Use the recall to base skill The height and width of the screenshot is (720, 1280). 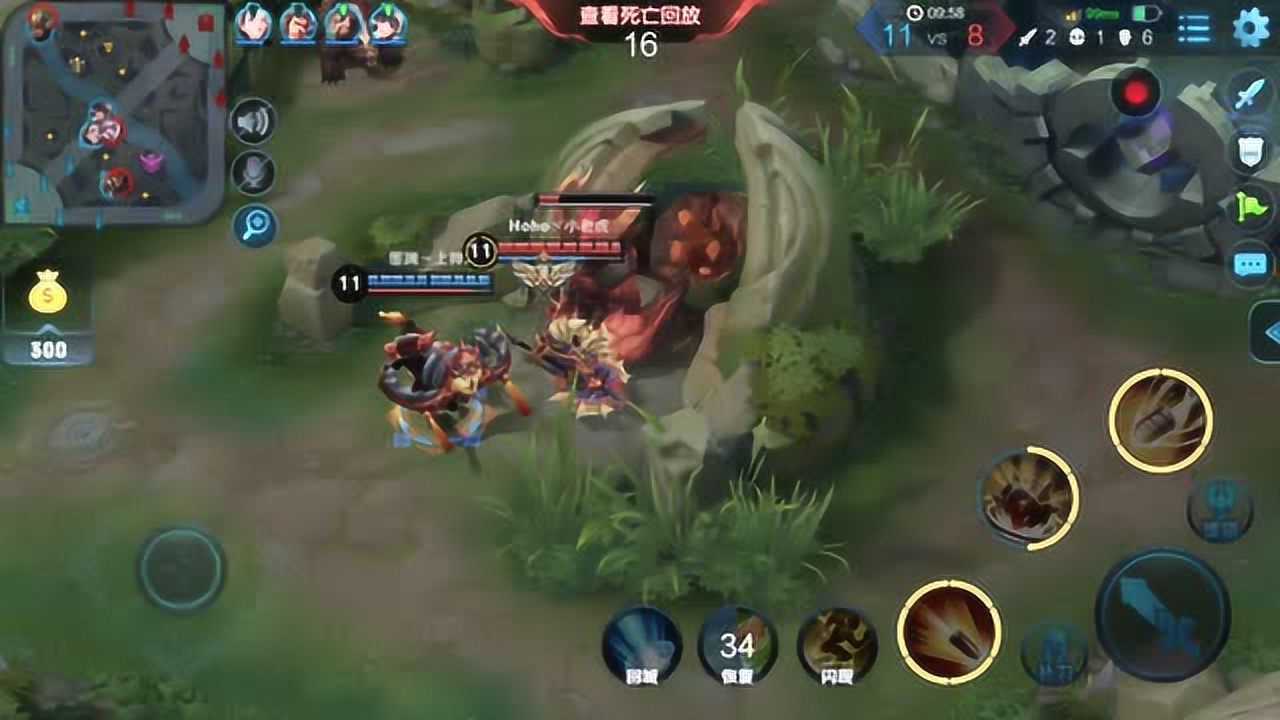641,647
